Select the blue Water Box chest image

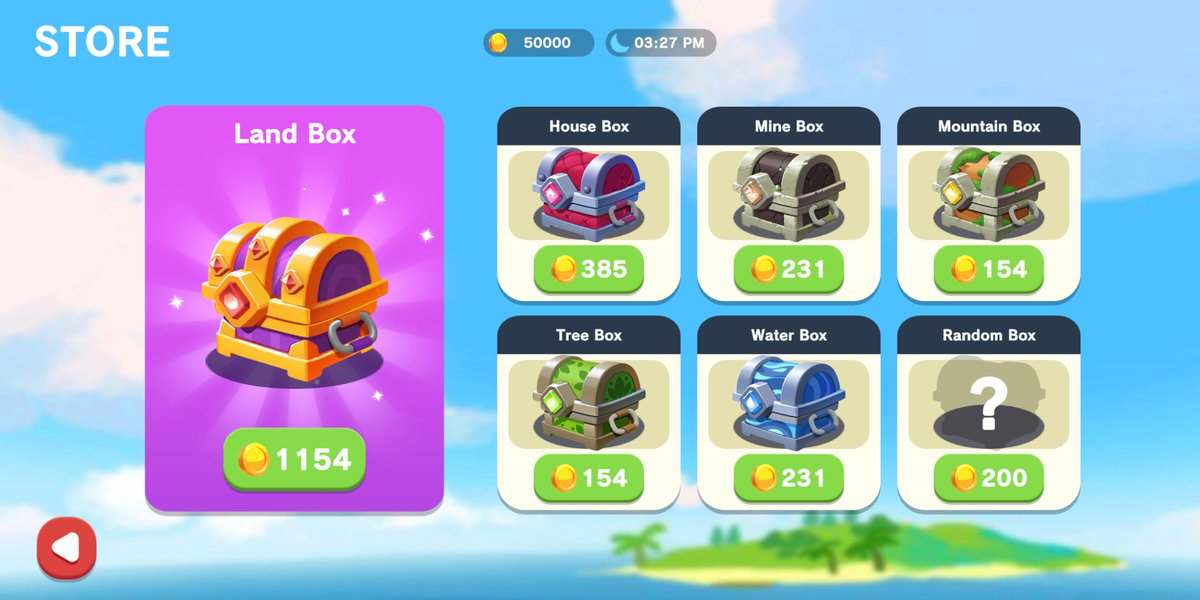coord(788,404)
